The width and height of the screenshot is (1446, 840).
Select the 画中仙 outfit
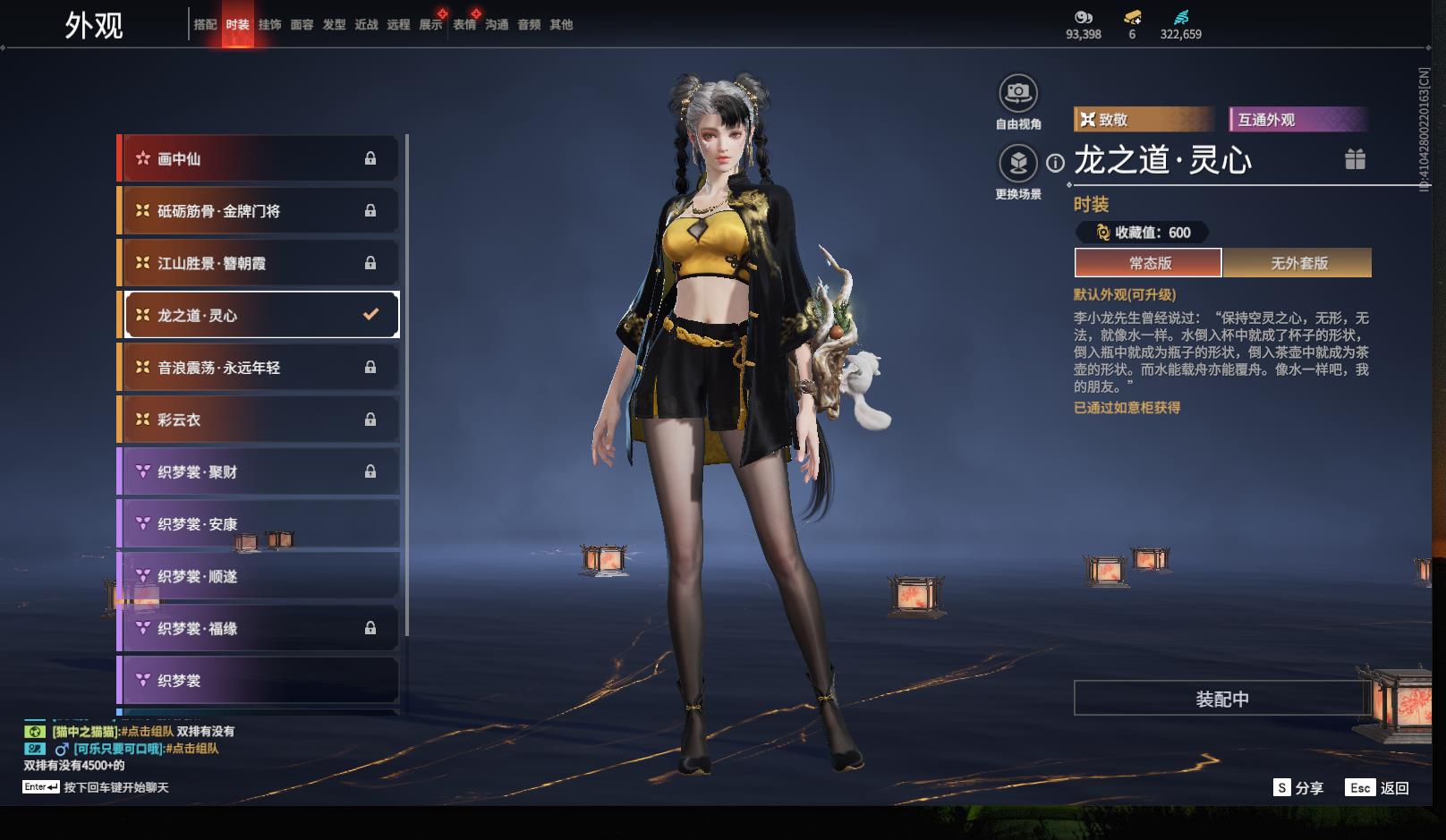(259, 158)
